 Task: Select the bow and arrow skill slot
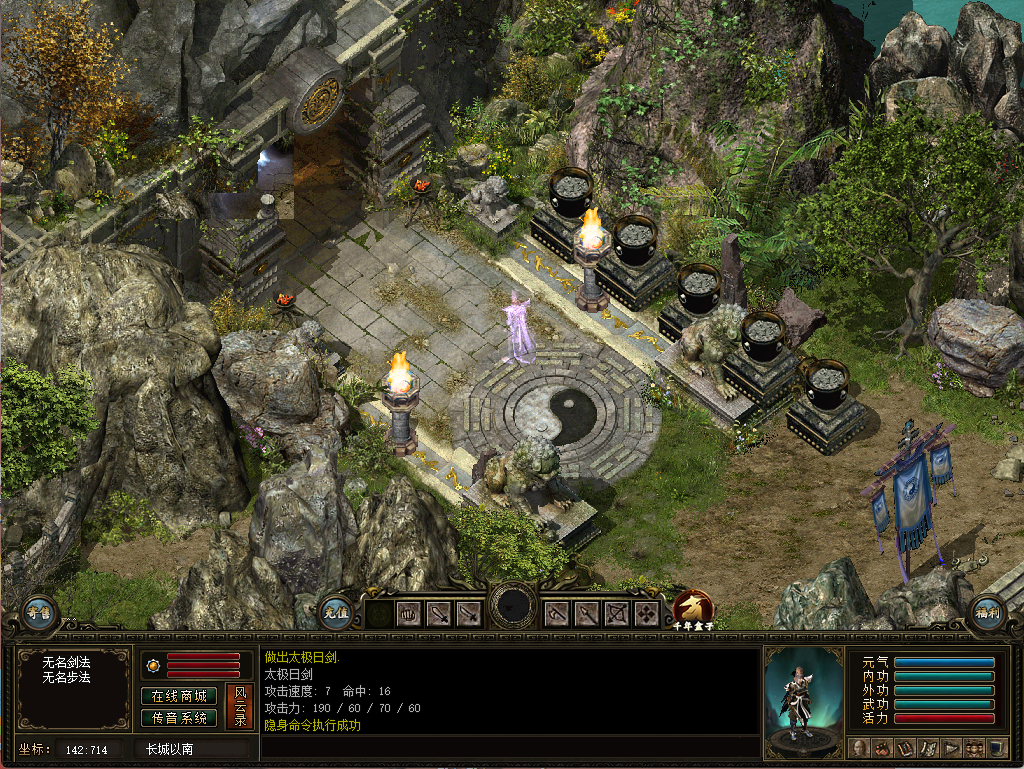click(617, 613)
